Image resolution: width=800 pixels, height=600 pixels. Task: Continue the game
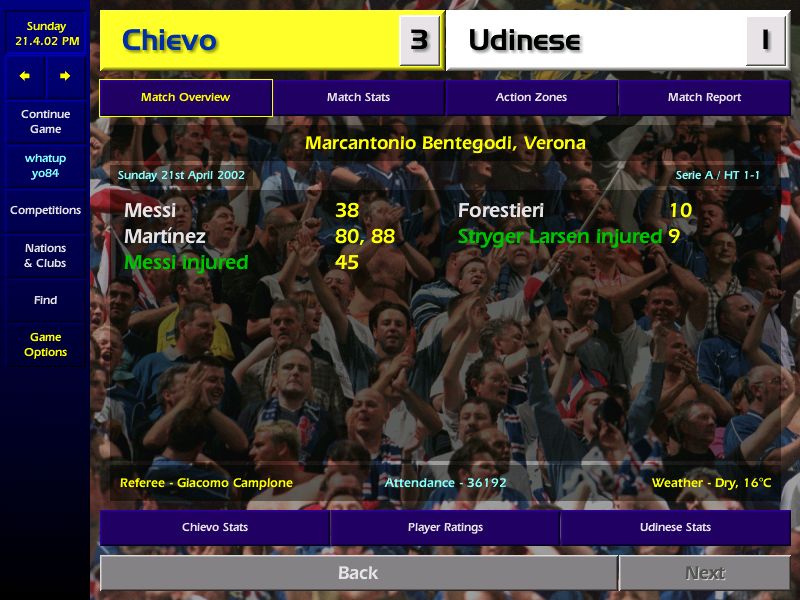point(45,121)
